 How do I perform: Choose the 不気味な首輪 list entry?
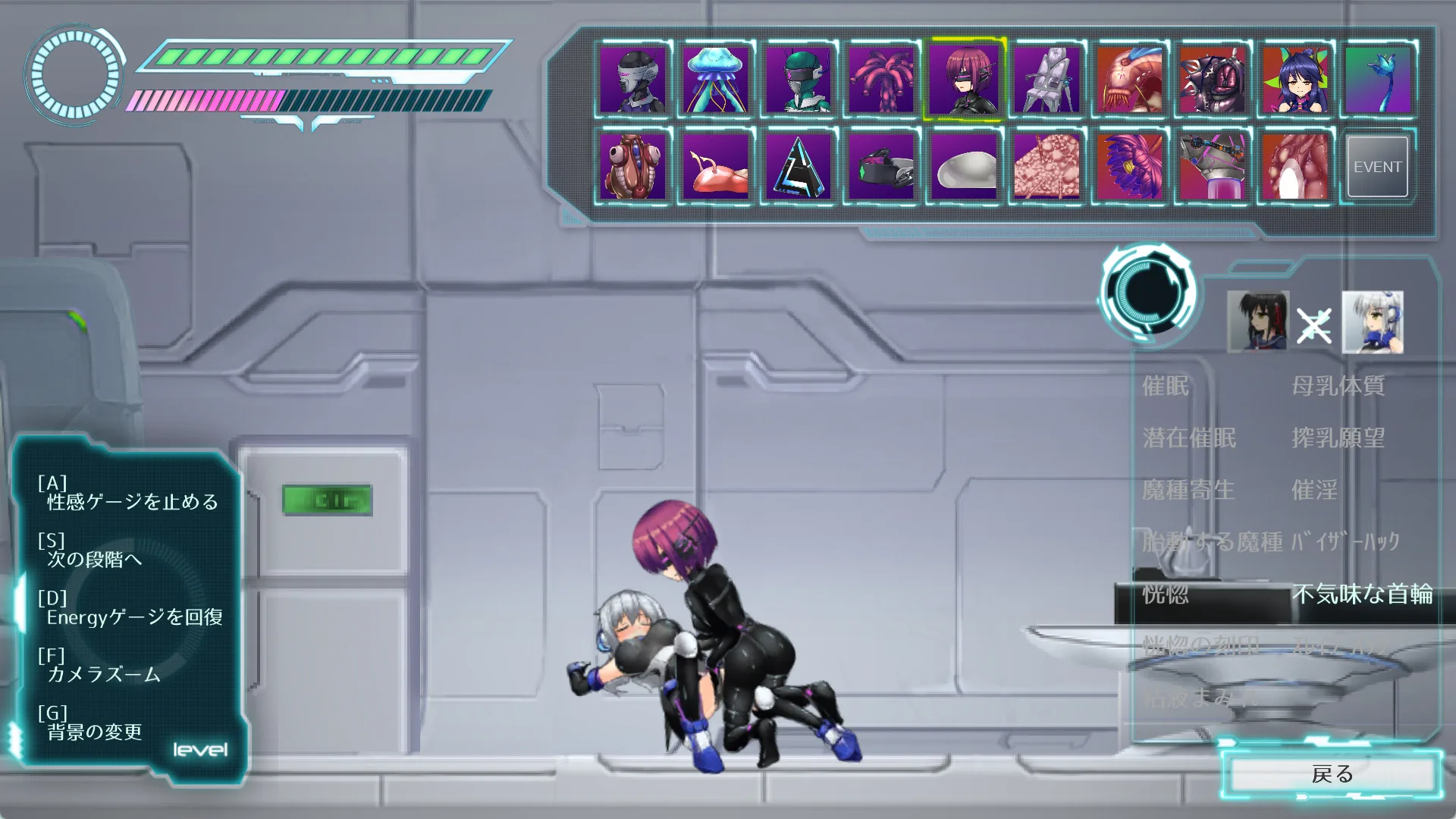[1362, 594]
